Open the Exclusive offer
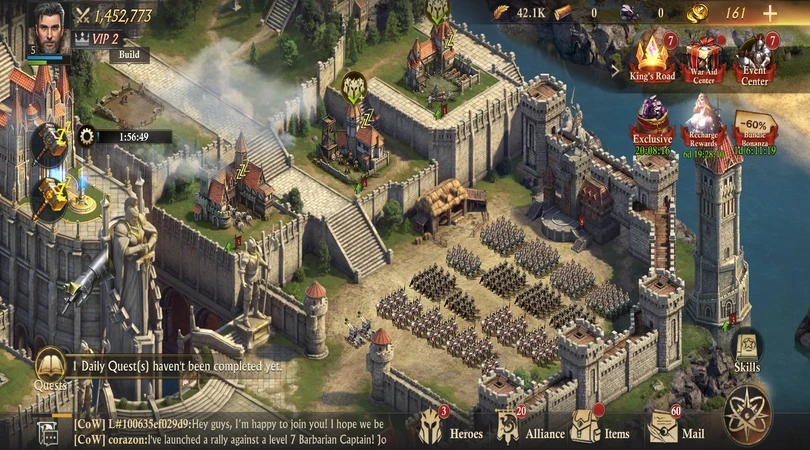 [x=652, y=123]
